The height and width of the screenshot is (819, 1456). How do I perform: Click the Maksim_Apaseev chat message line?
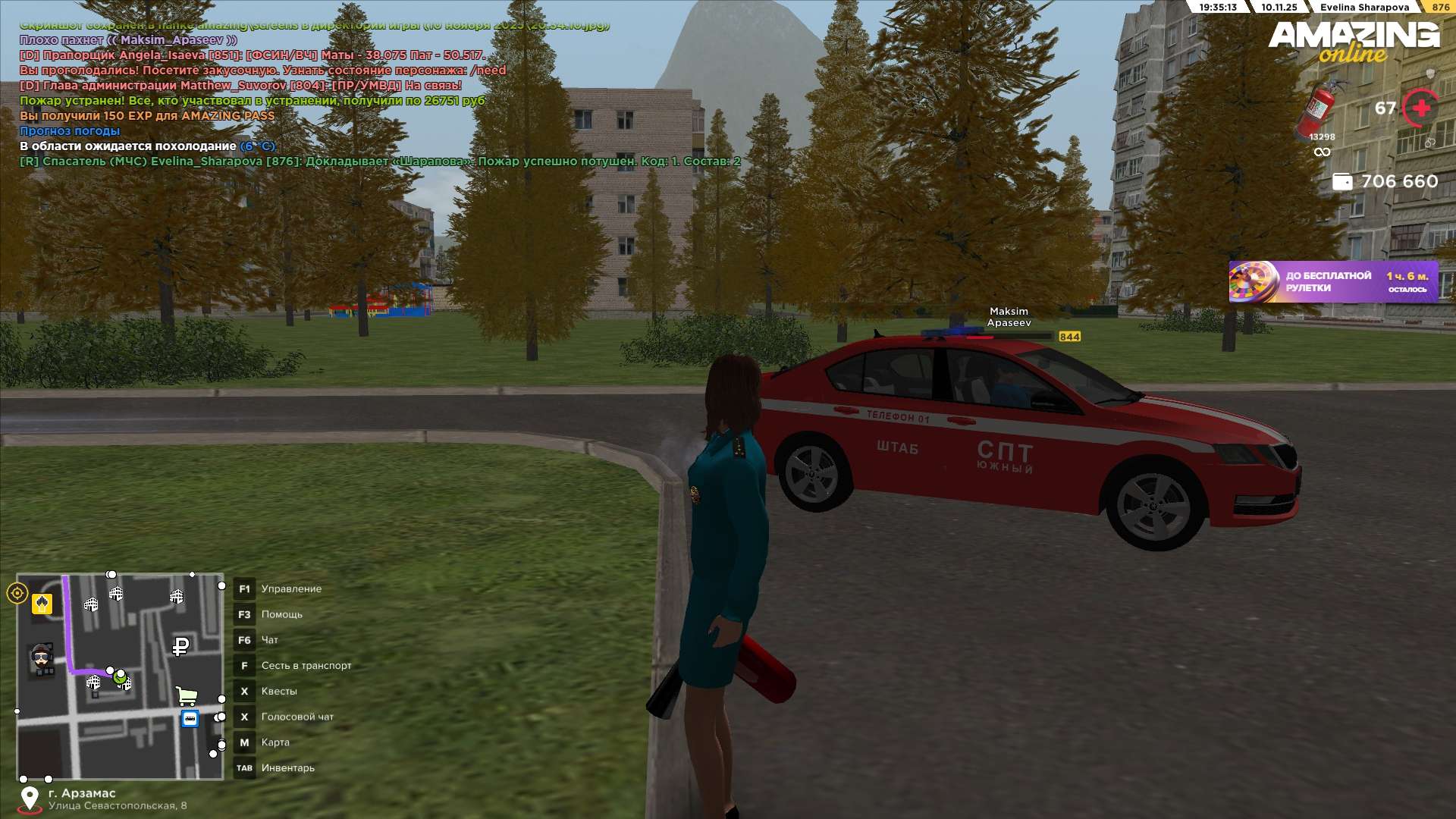tap(128, 40)
